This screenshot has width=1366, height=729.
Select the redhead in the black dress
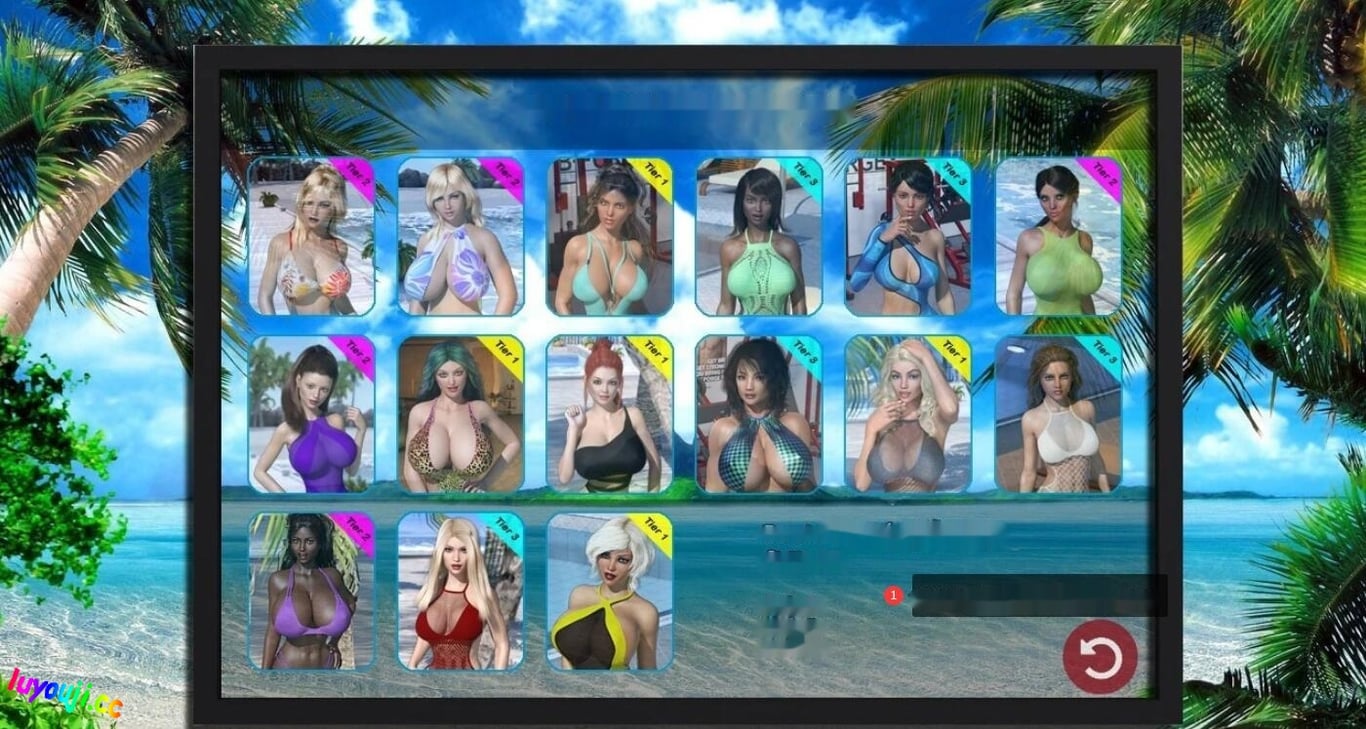(609, 415)
